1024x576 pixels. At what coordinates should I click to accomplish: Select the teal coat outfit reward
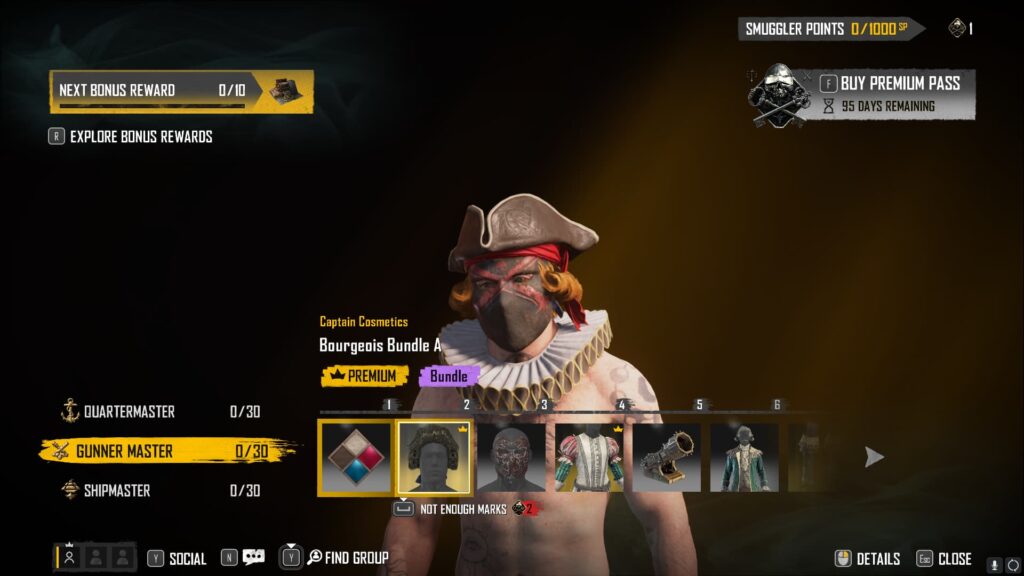pyautogui.click(x=745, y=457)
